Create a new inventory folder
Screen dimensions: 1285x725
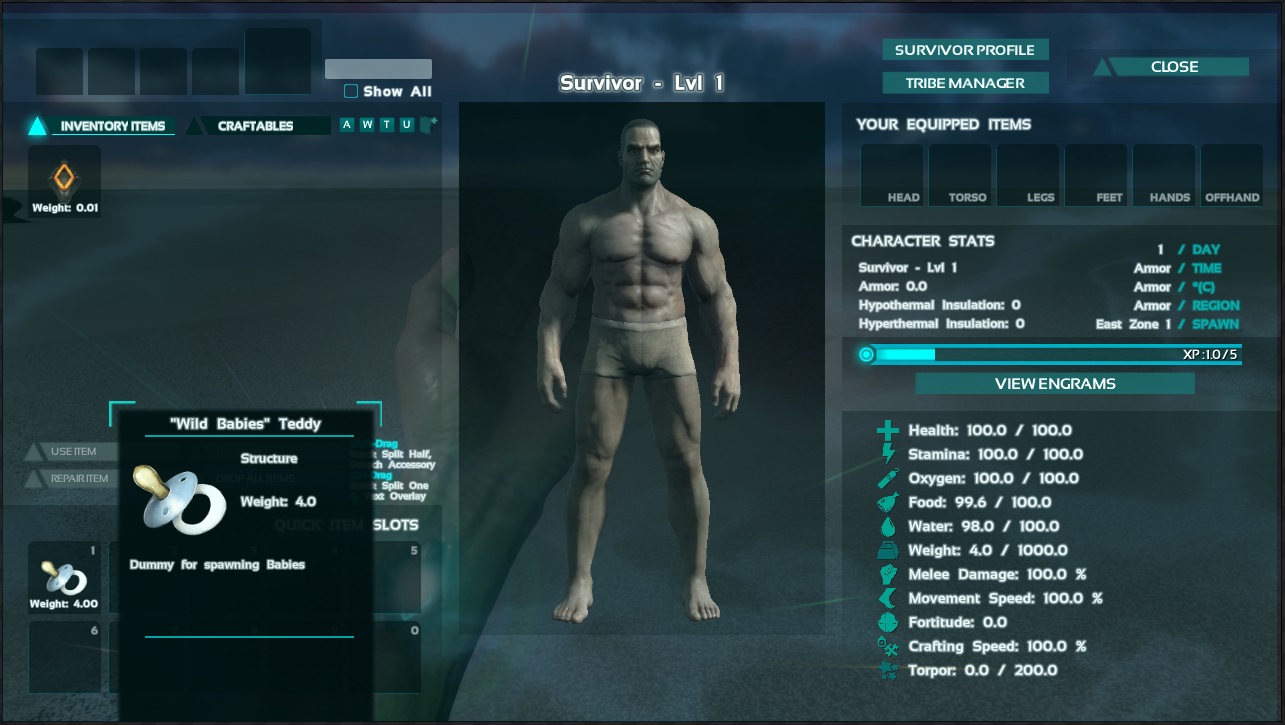coord(429,124)
